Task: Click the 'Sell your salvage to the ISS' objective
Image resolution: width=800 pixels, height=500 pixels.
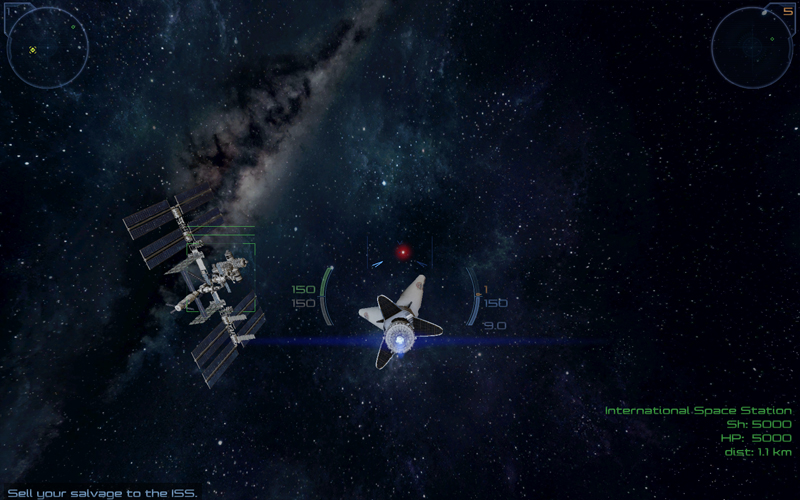Action: pos(102,493)
